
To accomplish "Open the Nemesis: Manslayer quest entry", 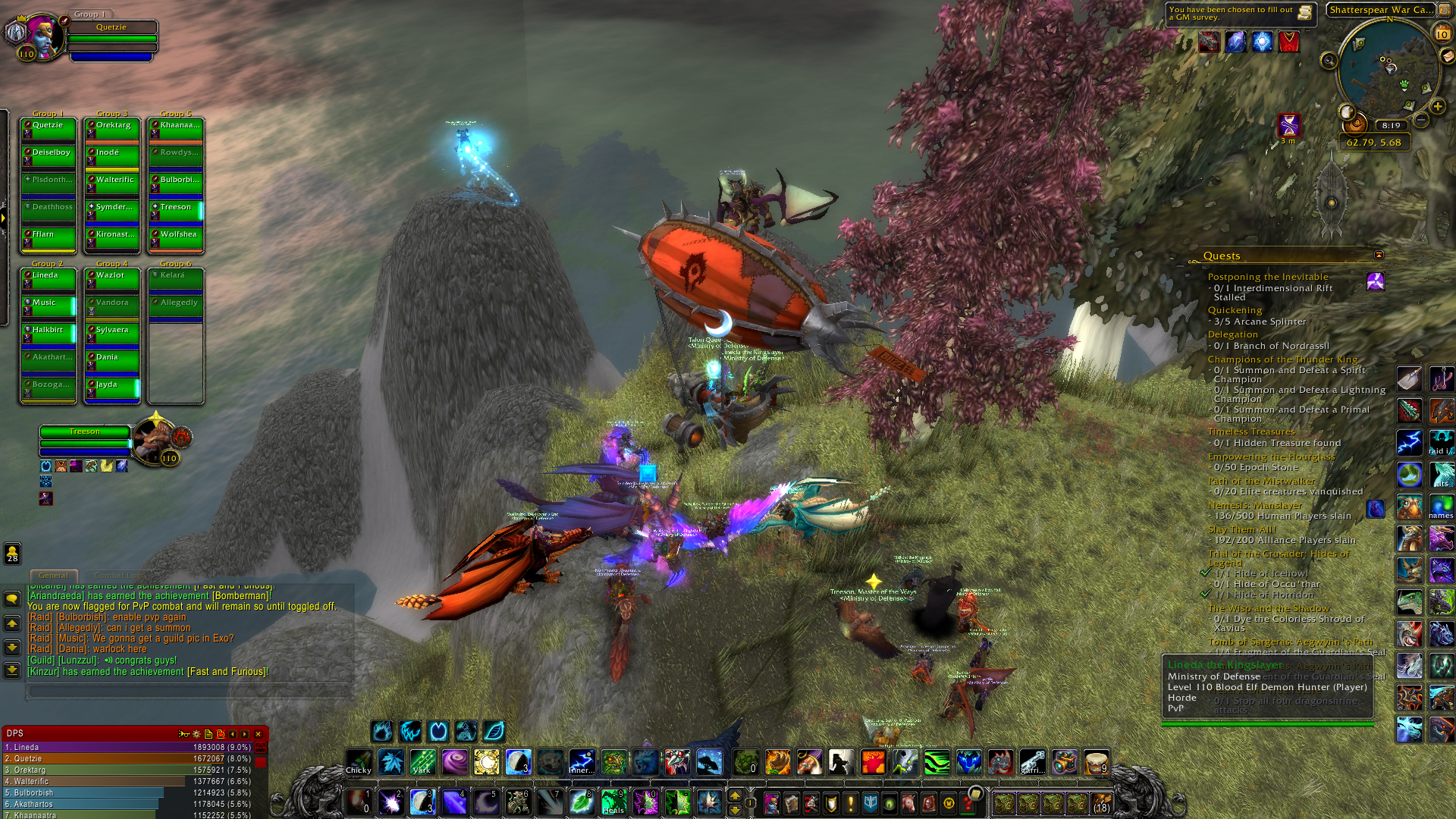I will point(1254,505).
